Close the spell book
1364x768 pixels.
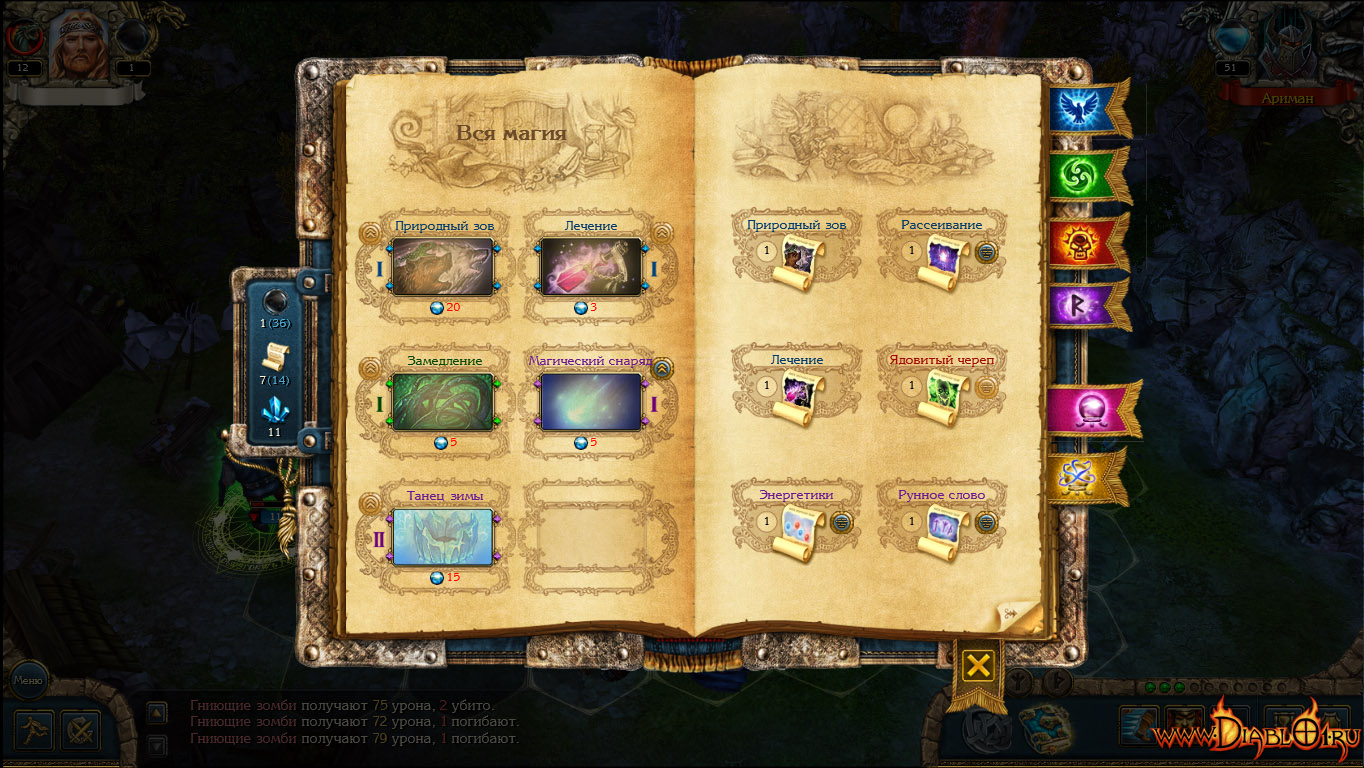click(x=979, y=666)
